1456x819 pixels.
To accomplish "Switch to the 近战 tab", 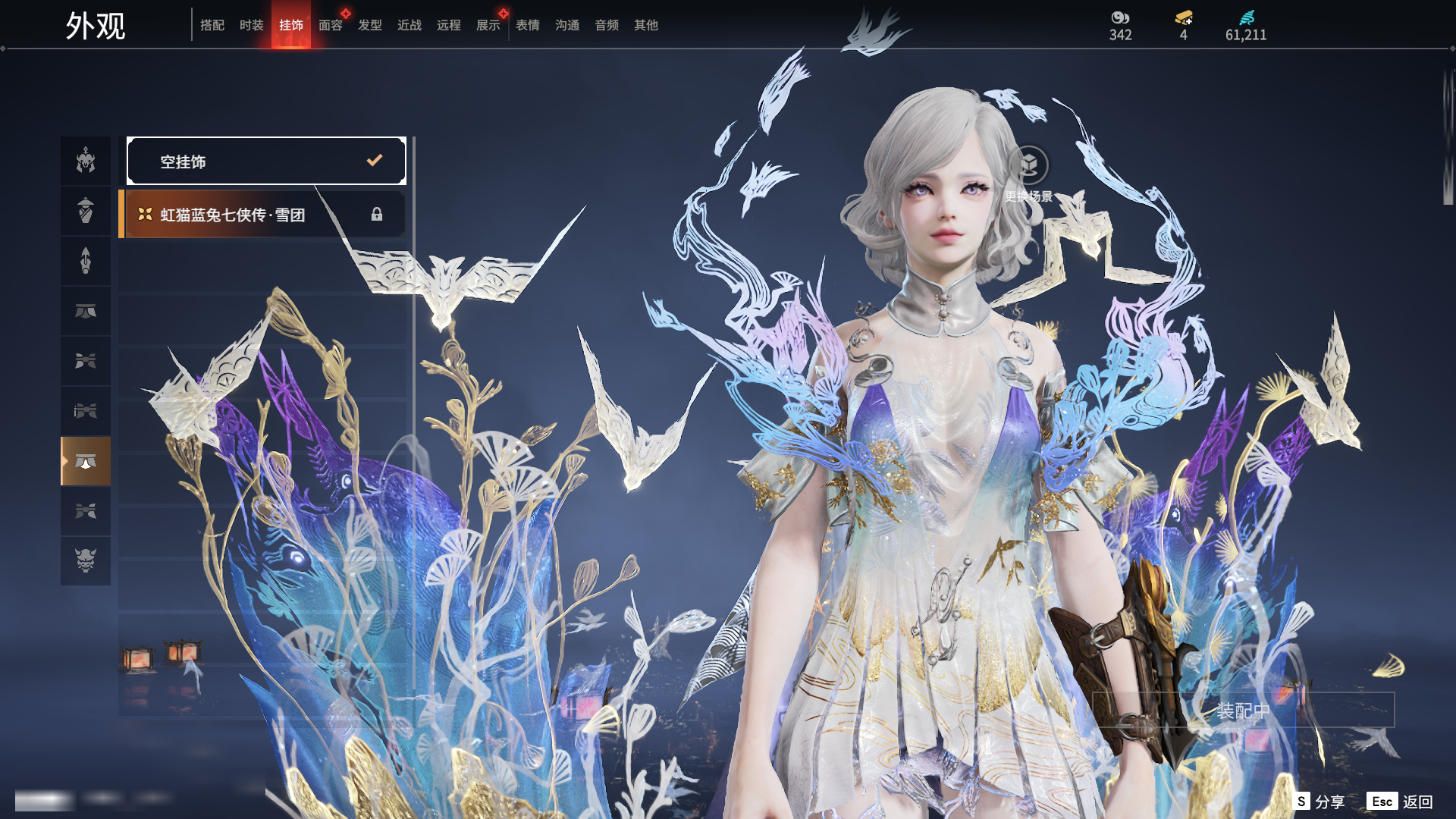I will [x=409, y=25].
